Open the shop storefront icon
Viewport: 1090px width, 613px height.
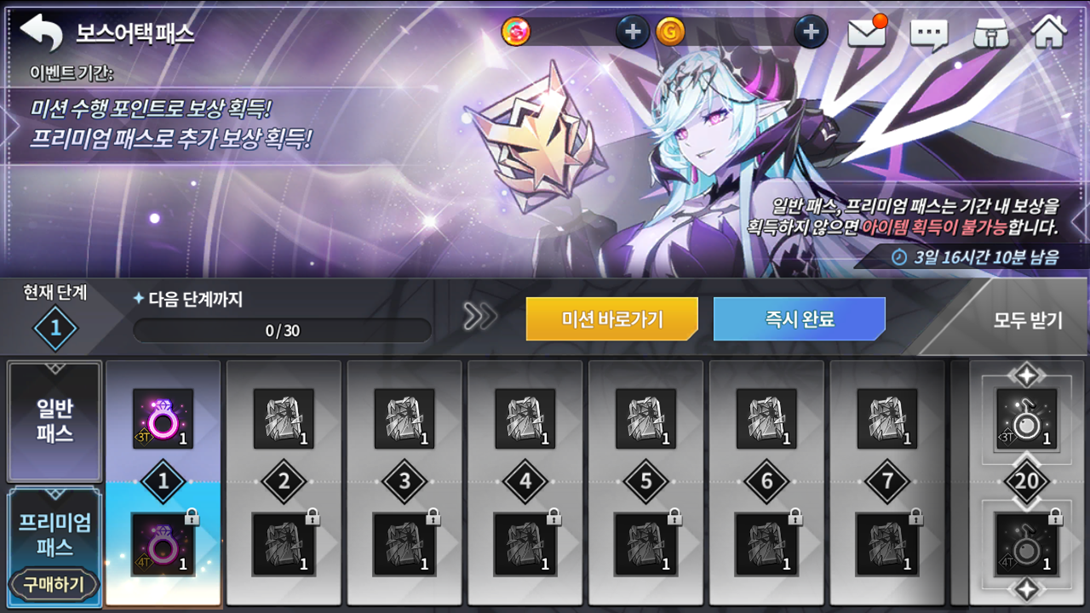click(990, 33)
